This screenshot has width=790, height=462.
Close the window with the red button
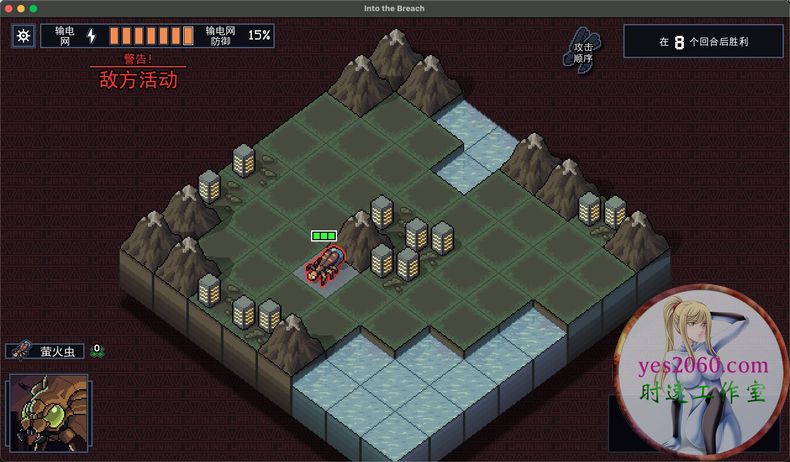point(7,8)
